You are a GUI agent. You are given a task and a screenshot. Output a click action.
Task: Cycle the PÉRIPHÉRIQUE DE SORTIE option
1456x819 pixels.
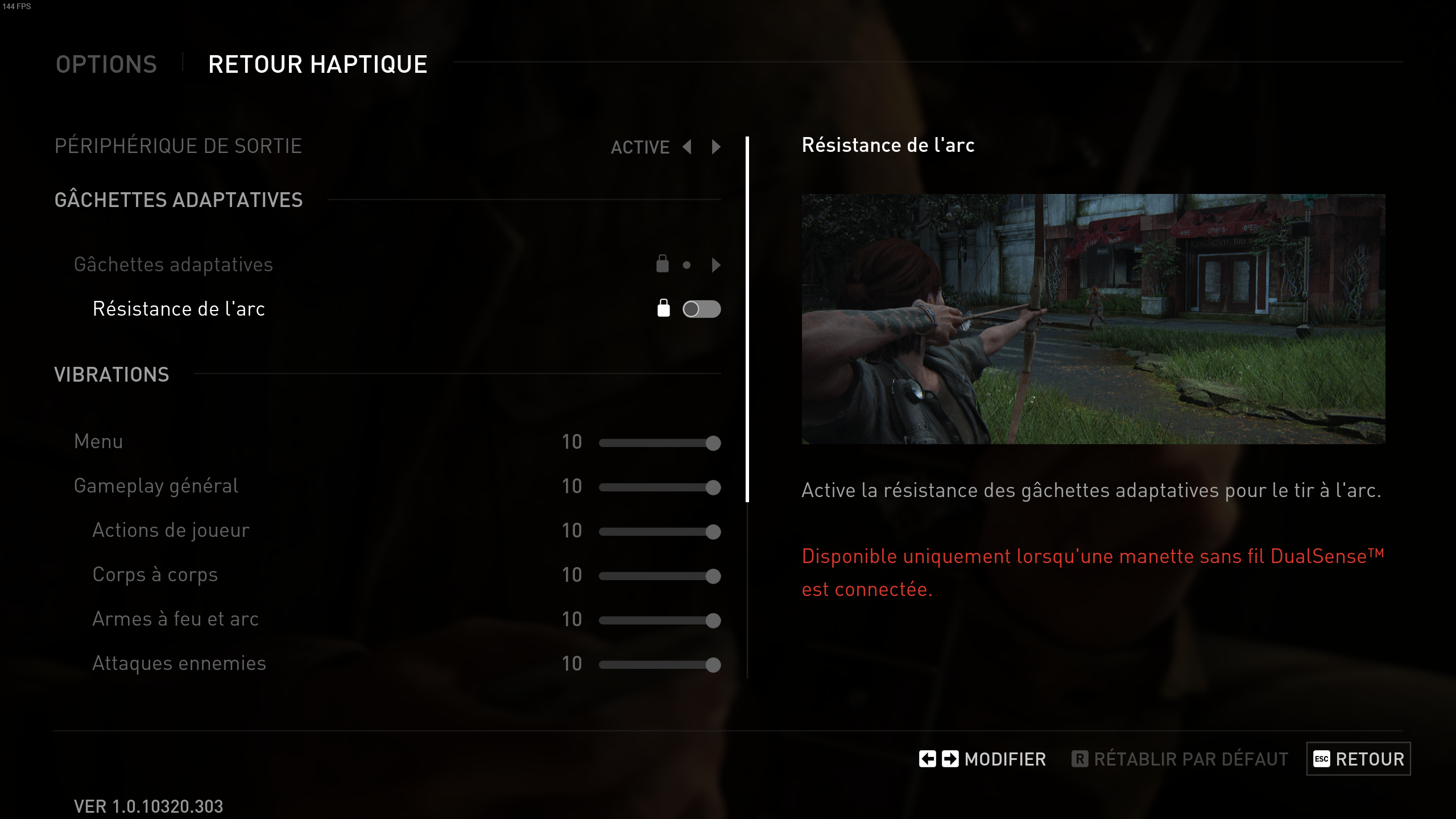[x=715, y=147]
